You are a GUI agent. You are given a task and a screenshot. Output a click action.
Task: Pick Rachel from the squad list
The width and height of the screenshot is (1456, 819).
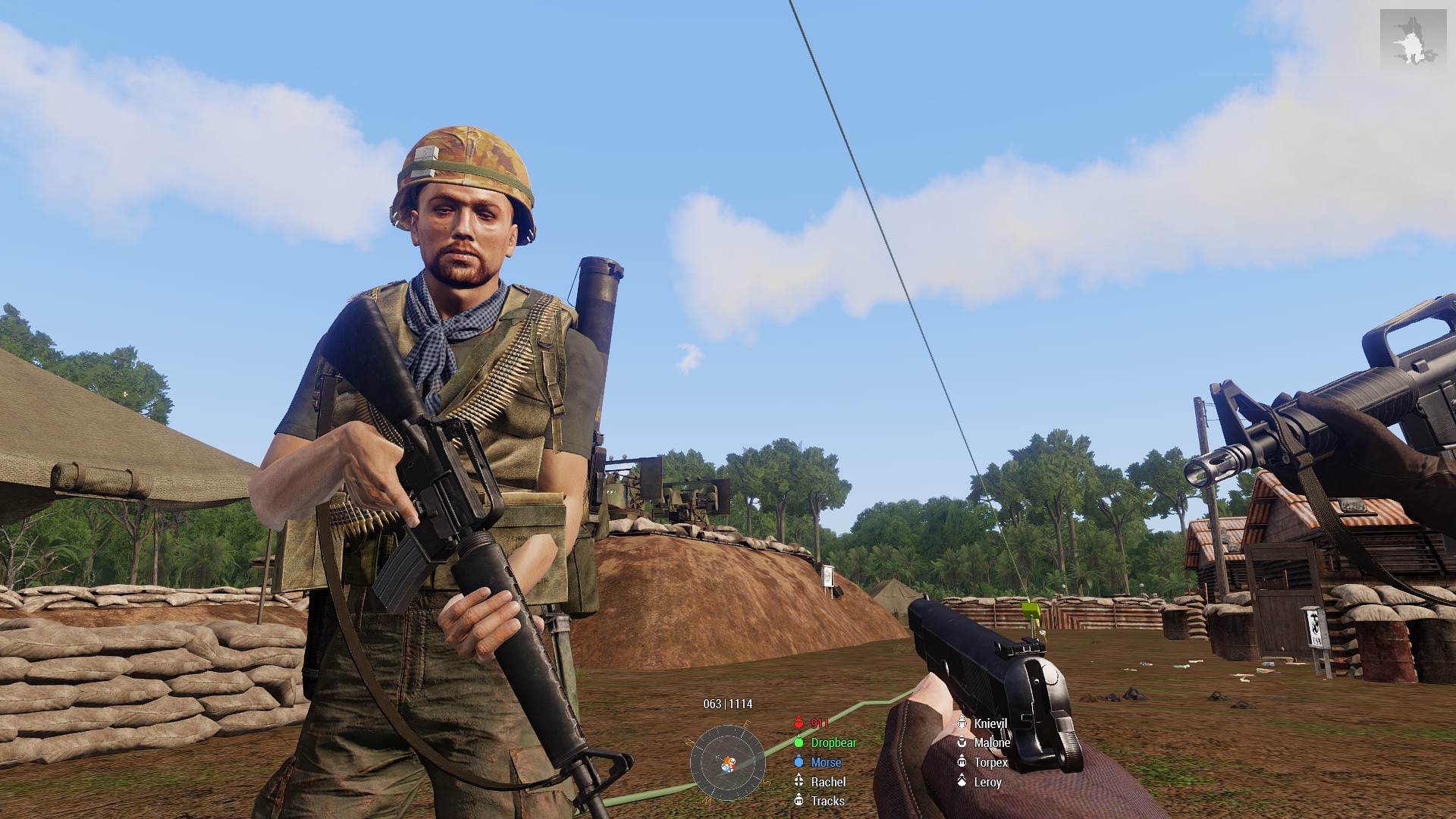click(x=827, y=782)
